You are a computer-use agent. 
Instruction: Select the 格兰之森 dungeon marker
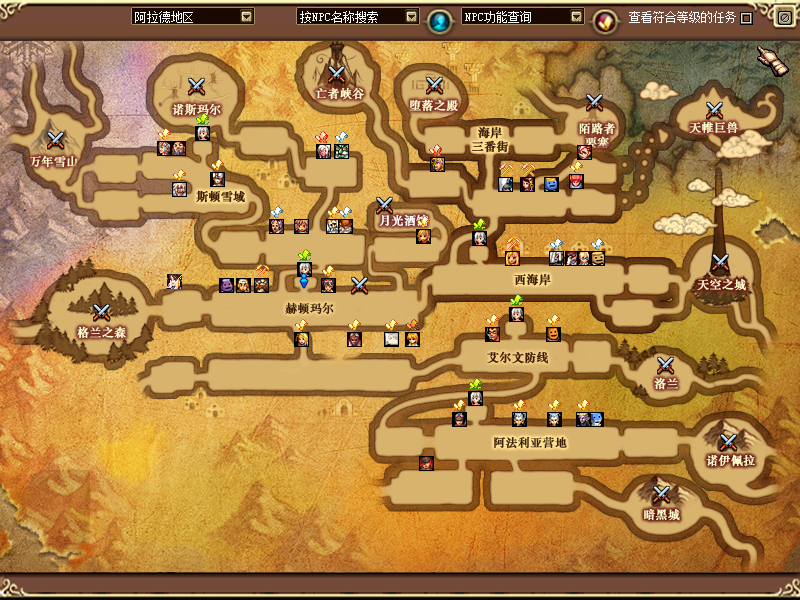coord(101,313)
